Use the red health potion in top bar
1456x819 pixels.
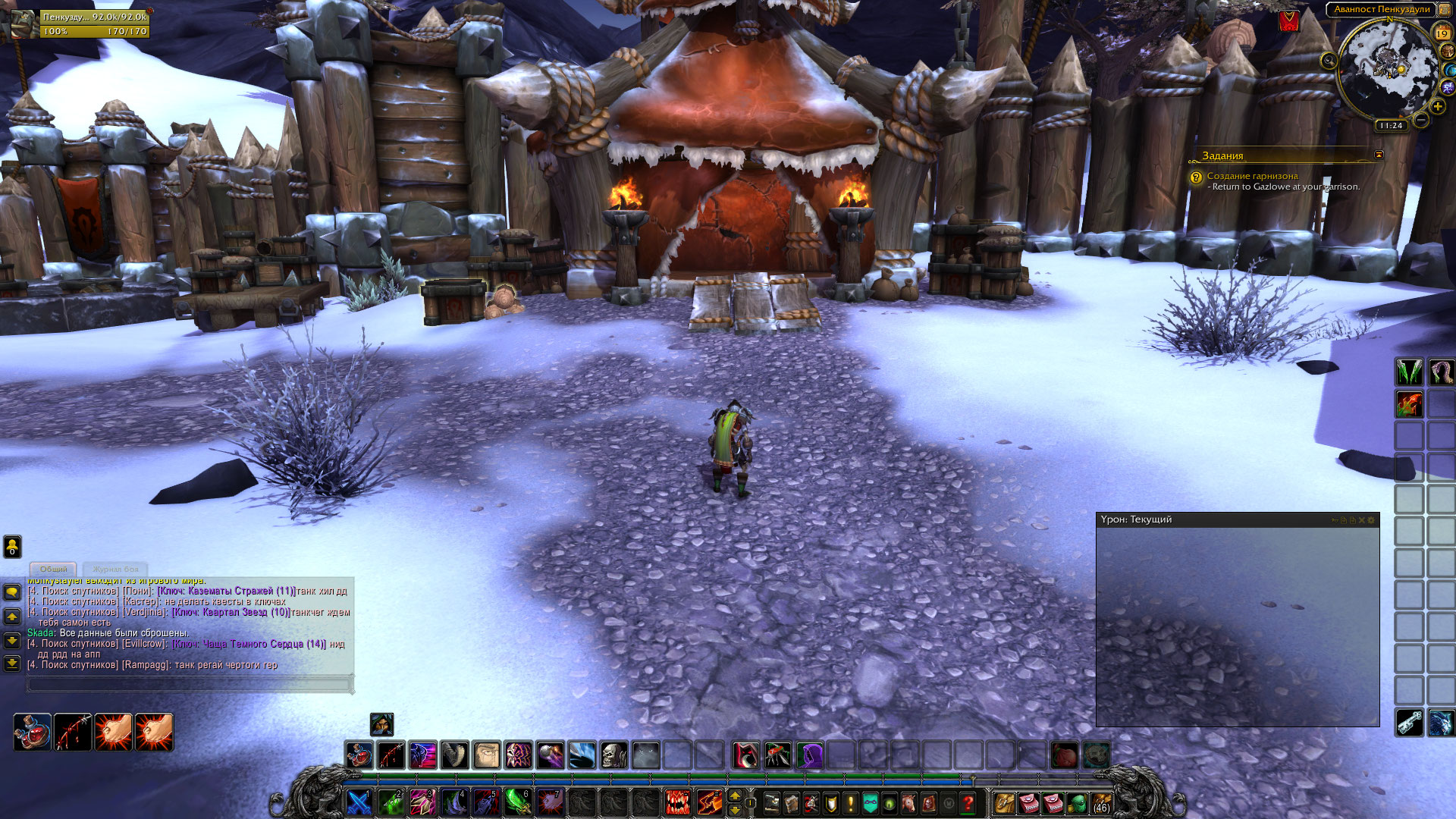pyautogui.click(x=359, y=755)
